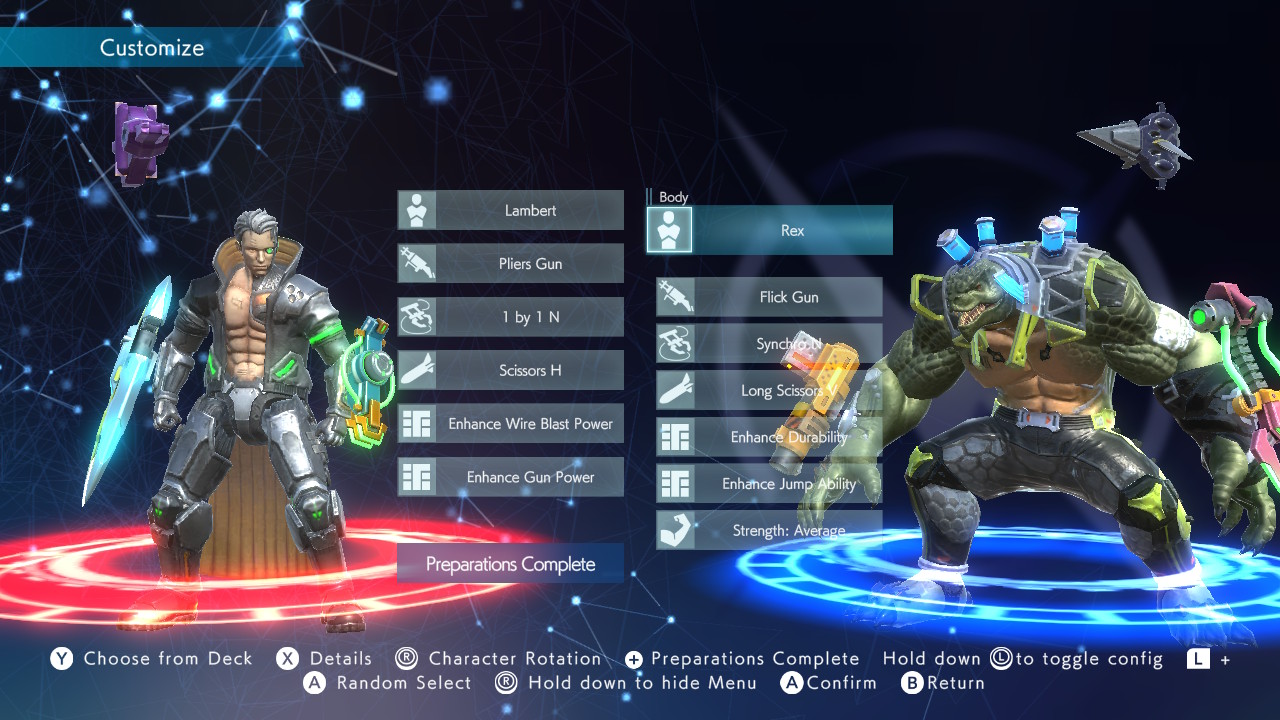Open the Enhance Wire Blast Power chip icon

pos(416,422)
